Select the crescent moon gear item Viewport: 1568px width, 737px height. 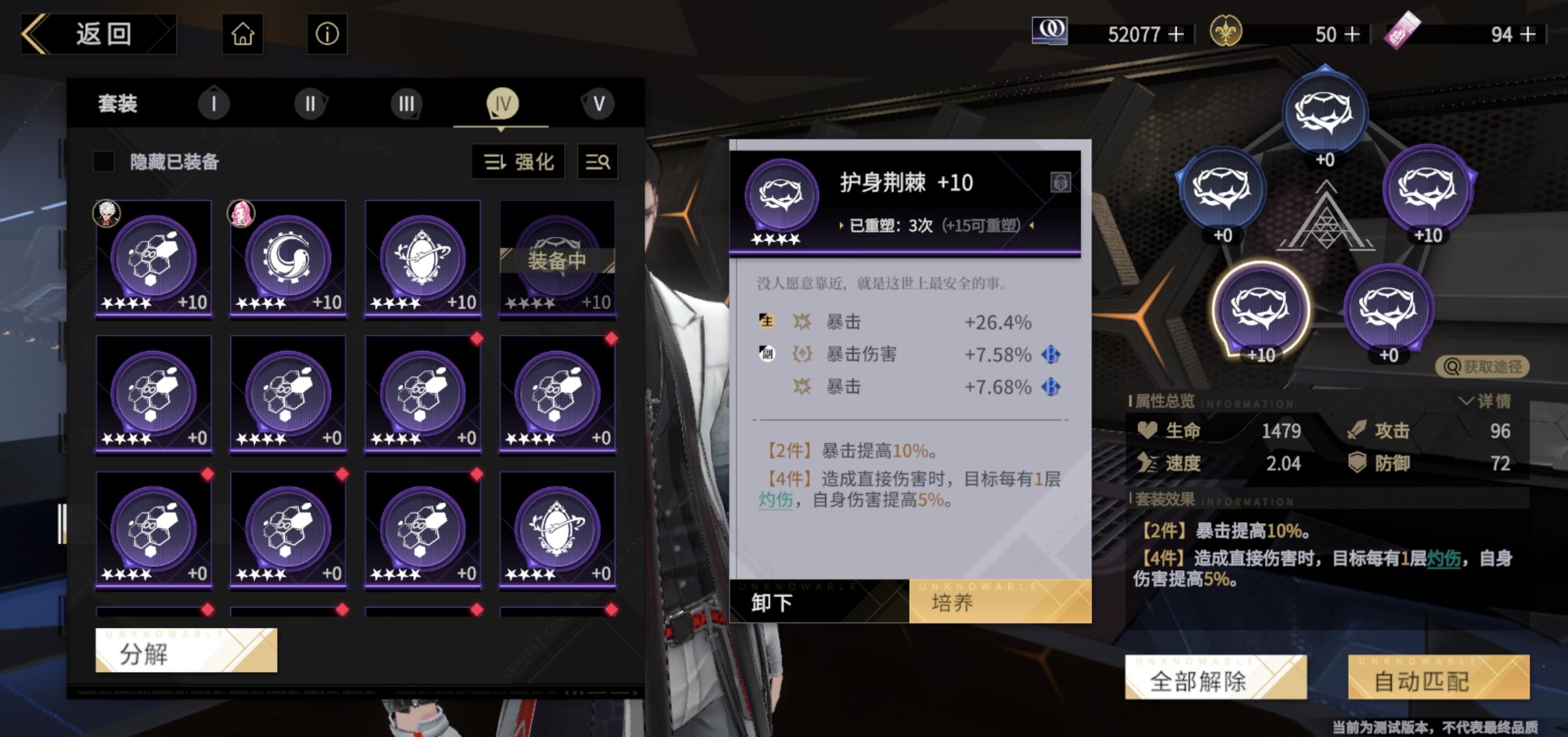(288, 259)
